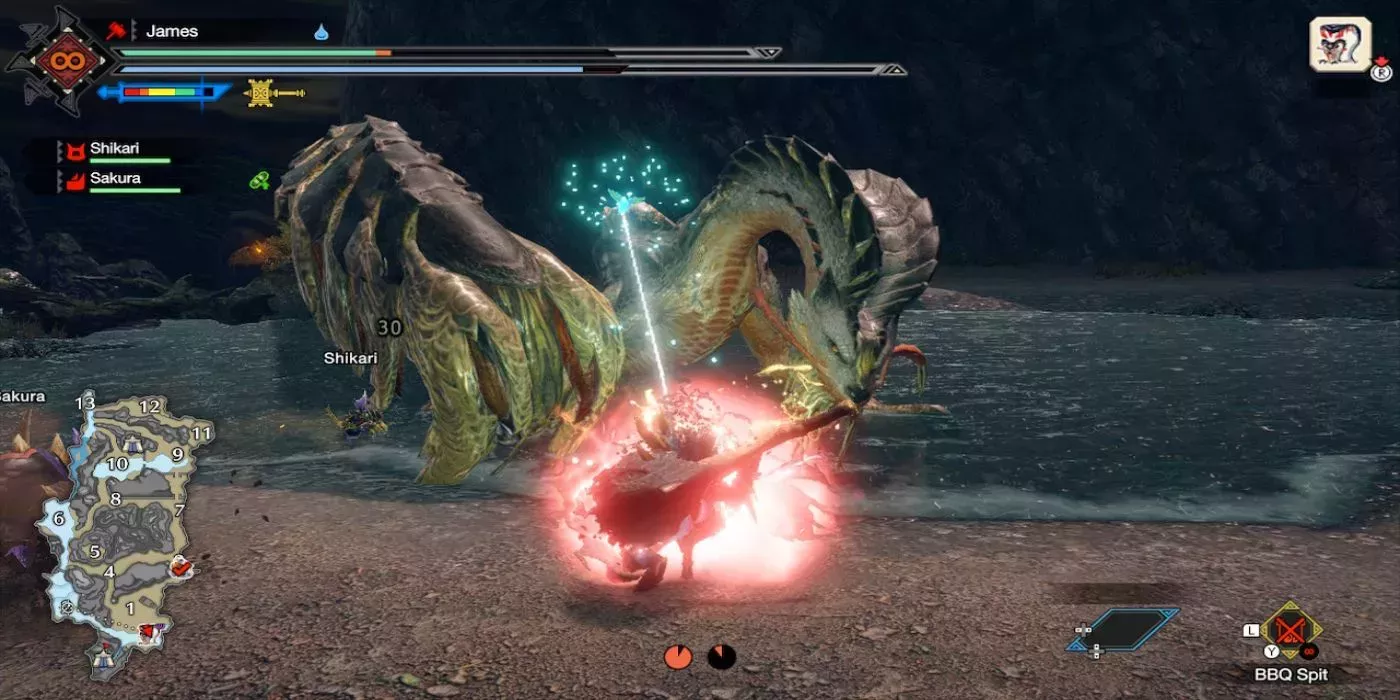Open the blue action bar shortcut panel
Screen dimensions: 1400x700
1122,630
